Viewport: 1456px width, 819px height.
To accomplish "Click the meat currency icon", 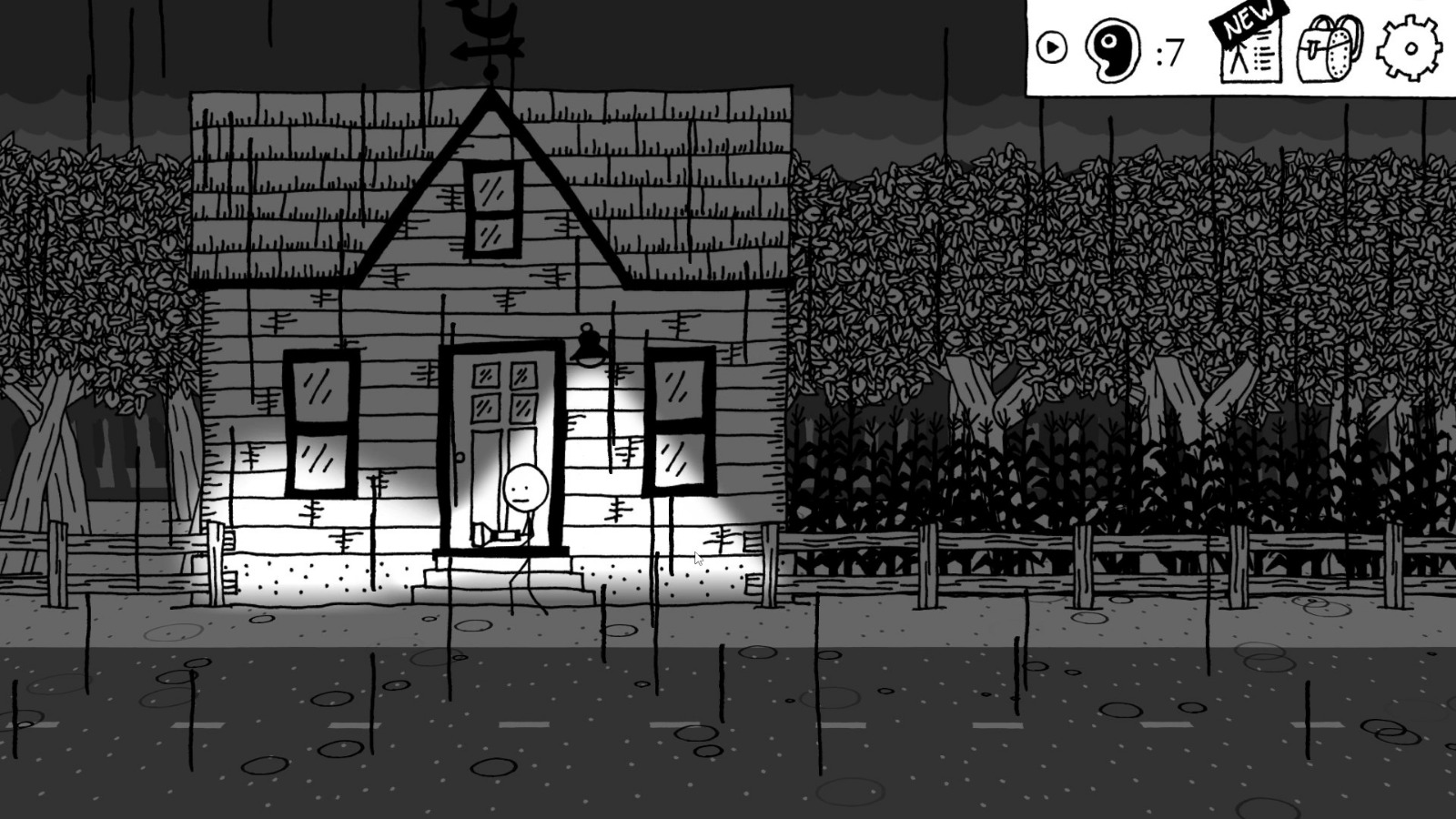I will pyautogui.click(x=1114, y=50).
